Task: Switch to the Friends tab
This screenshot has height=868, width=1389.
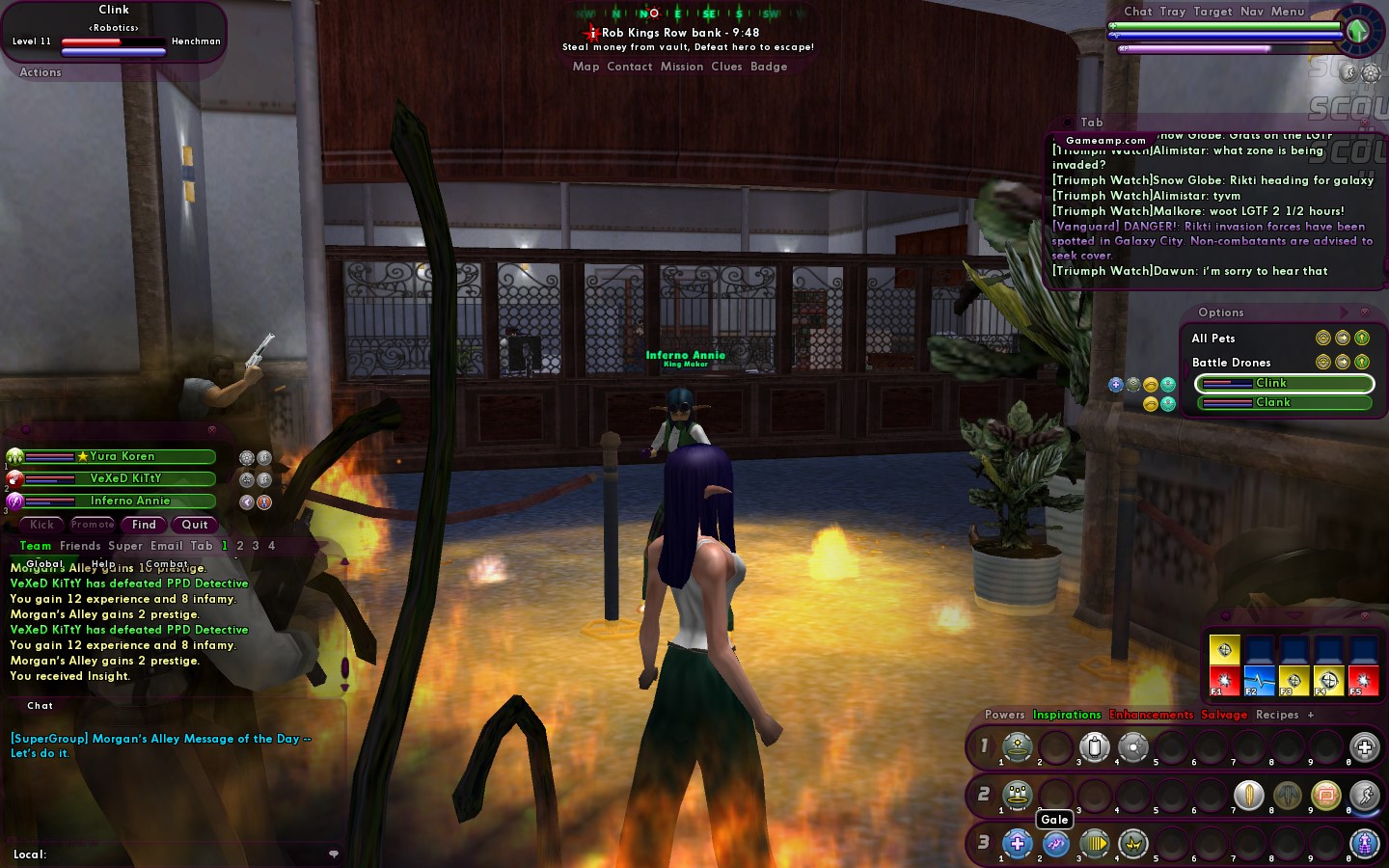Action: (80, 546)
